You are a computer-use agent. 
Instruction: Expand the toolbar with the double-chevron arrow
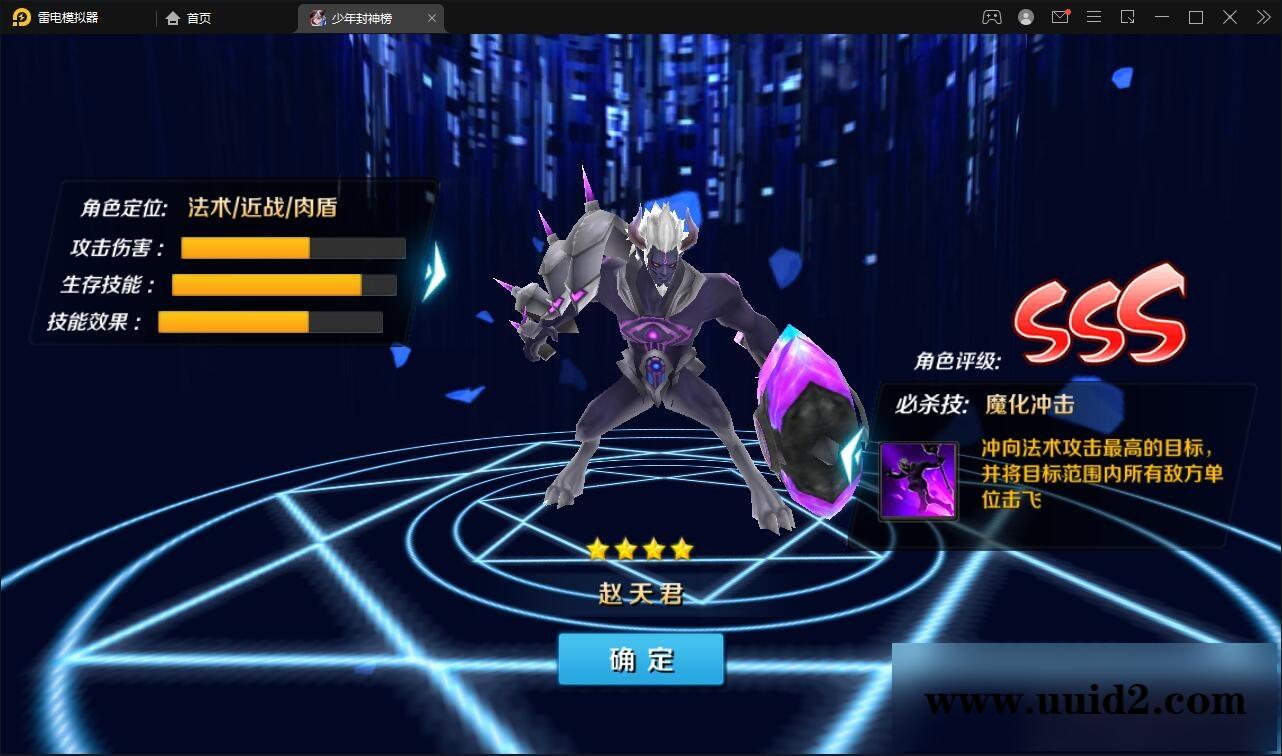click(1263, 17)
